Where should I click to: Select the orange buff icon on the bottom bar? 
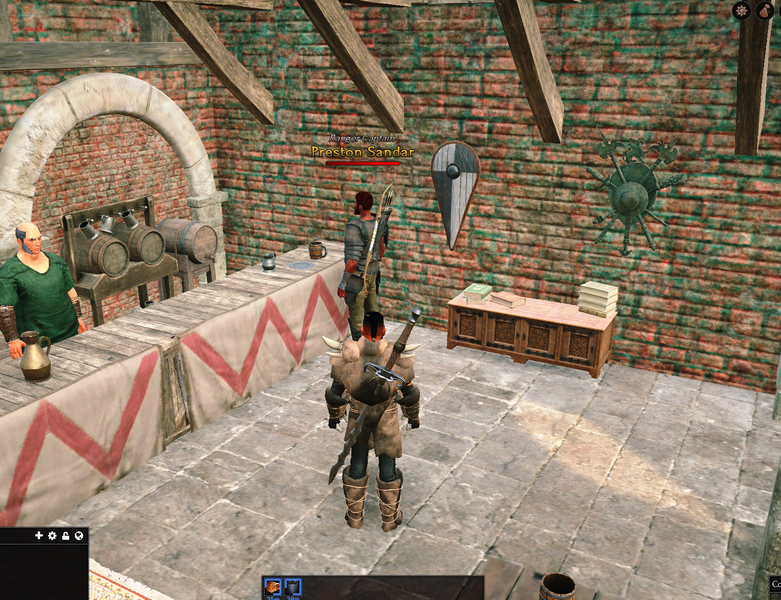click(x=272, y=587)
